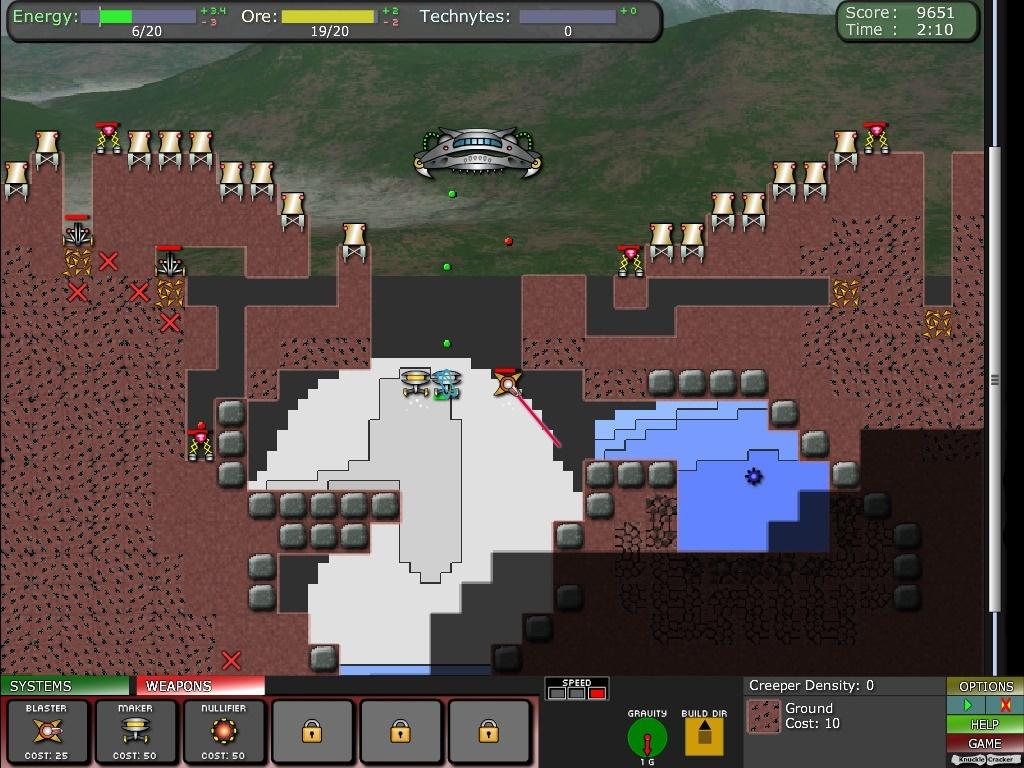The image size is (1024, 768).
Task: Click the green play arrow button
Action: point(967,705)
